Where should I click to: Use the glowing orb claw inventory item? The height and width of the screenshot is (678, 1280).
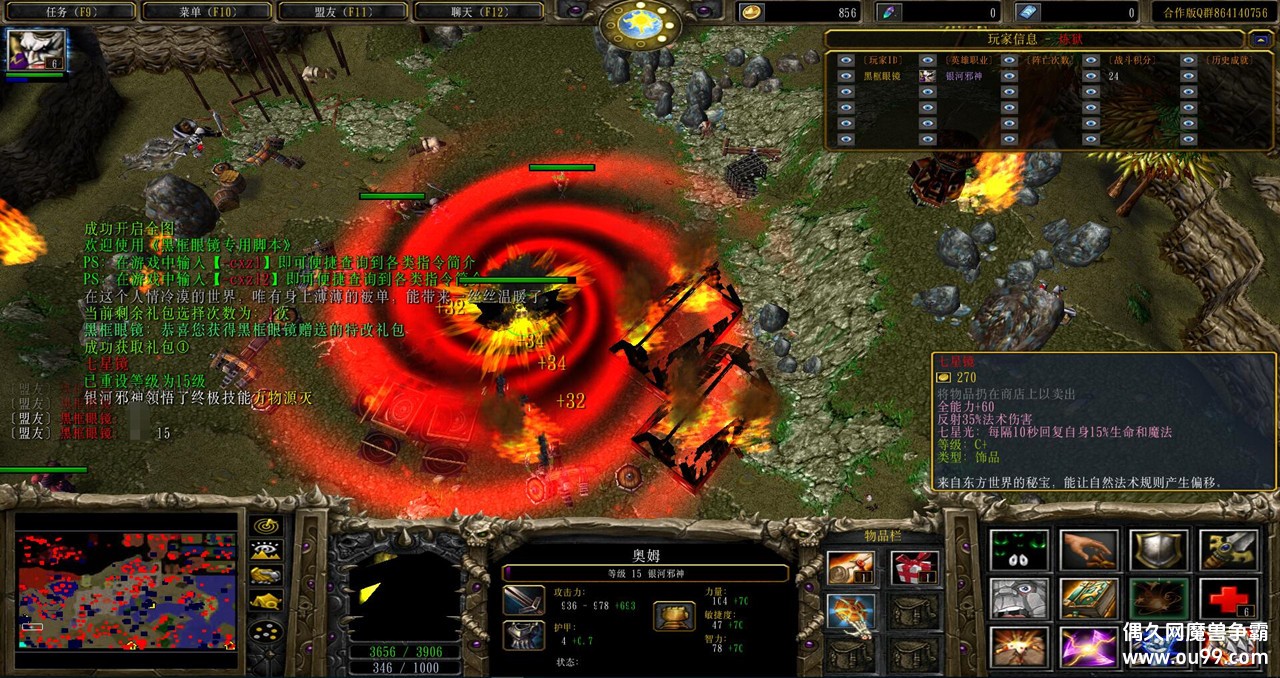point(851,611)
